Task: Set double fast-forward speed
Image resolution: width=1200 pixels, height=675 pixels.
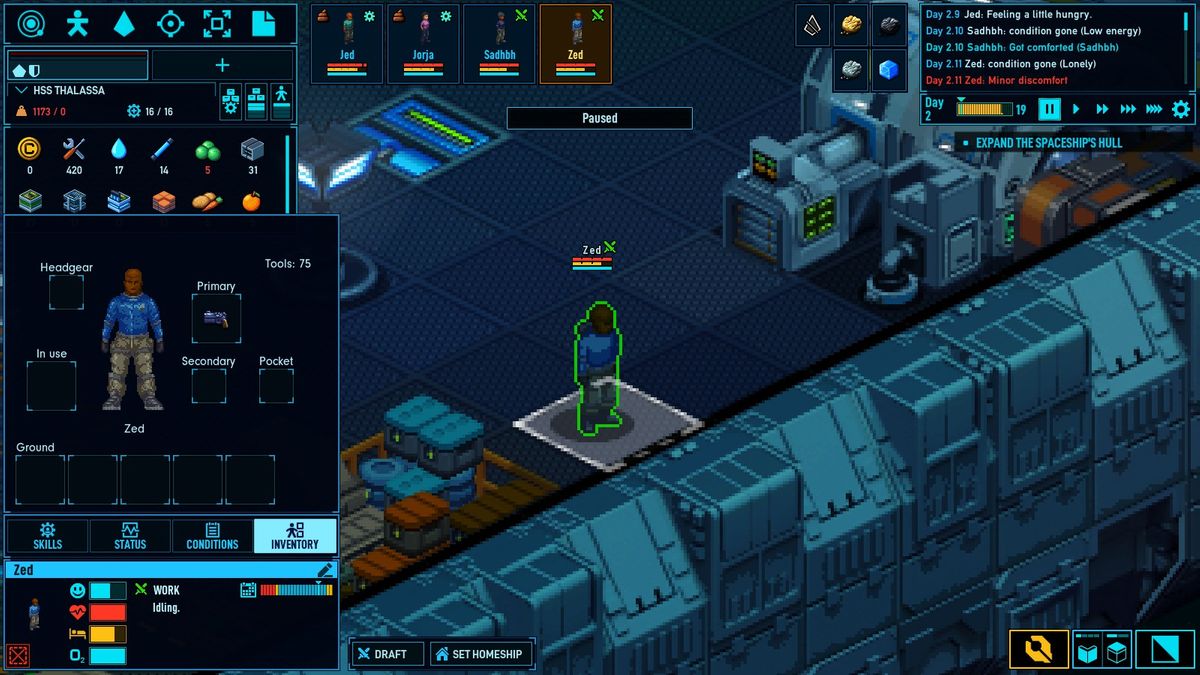Action: coord(1102,109)
